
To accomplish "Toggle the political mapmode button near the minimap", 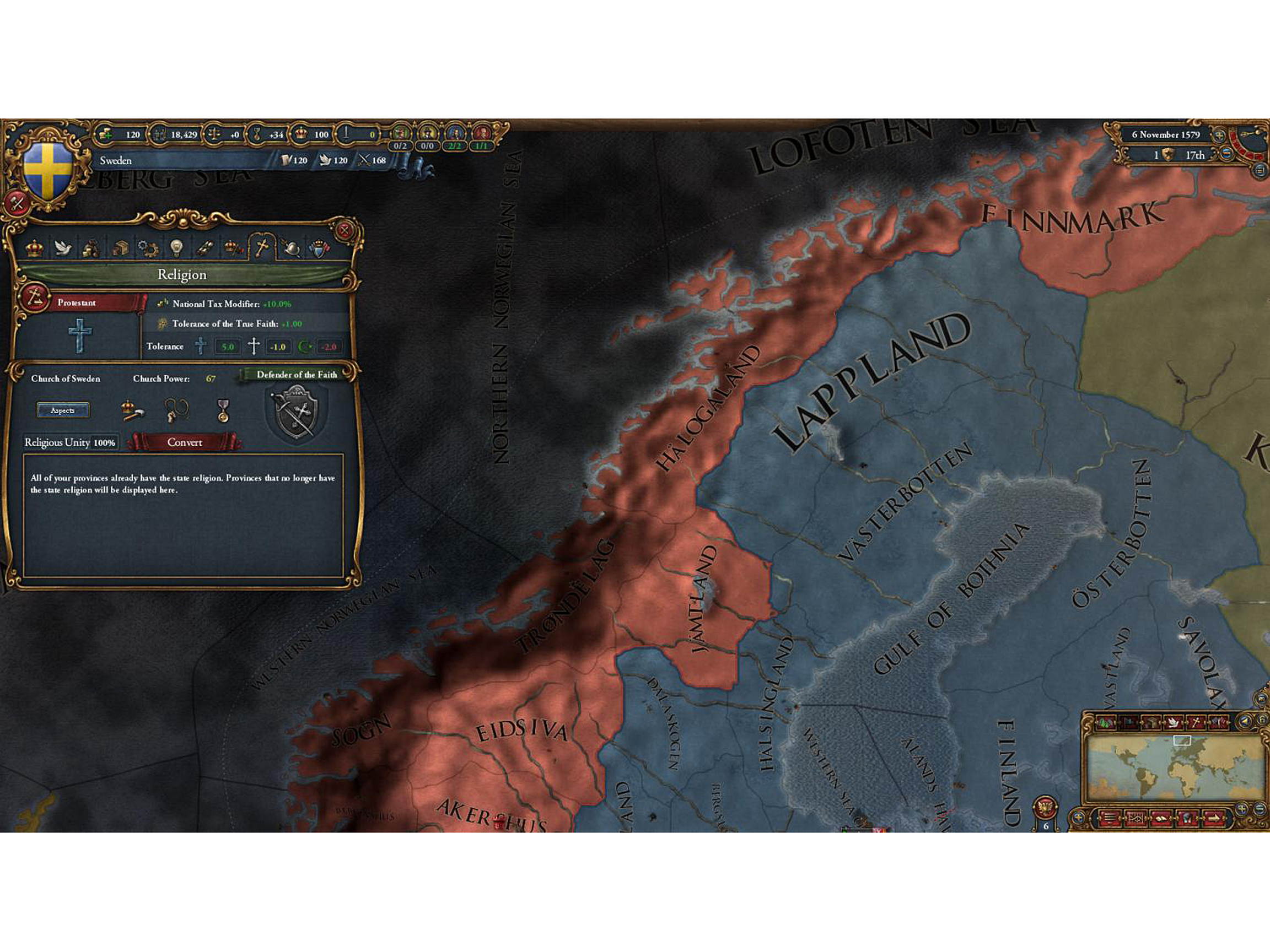I will click(1129, 722).
